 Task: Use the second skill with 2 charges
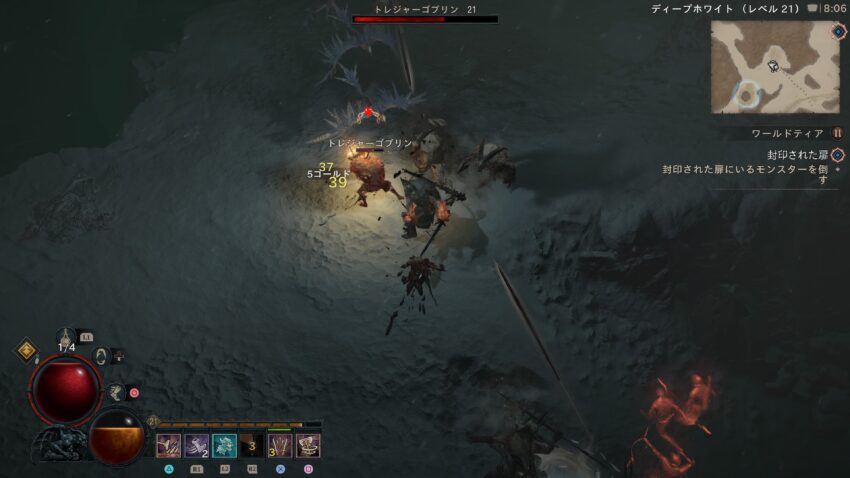click(196, 445)
